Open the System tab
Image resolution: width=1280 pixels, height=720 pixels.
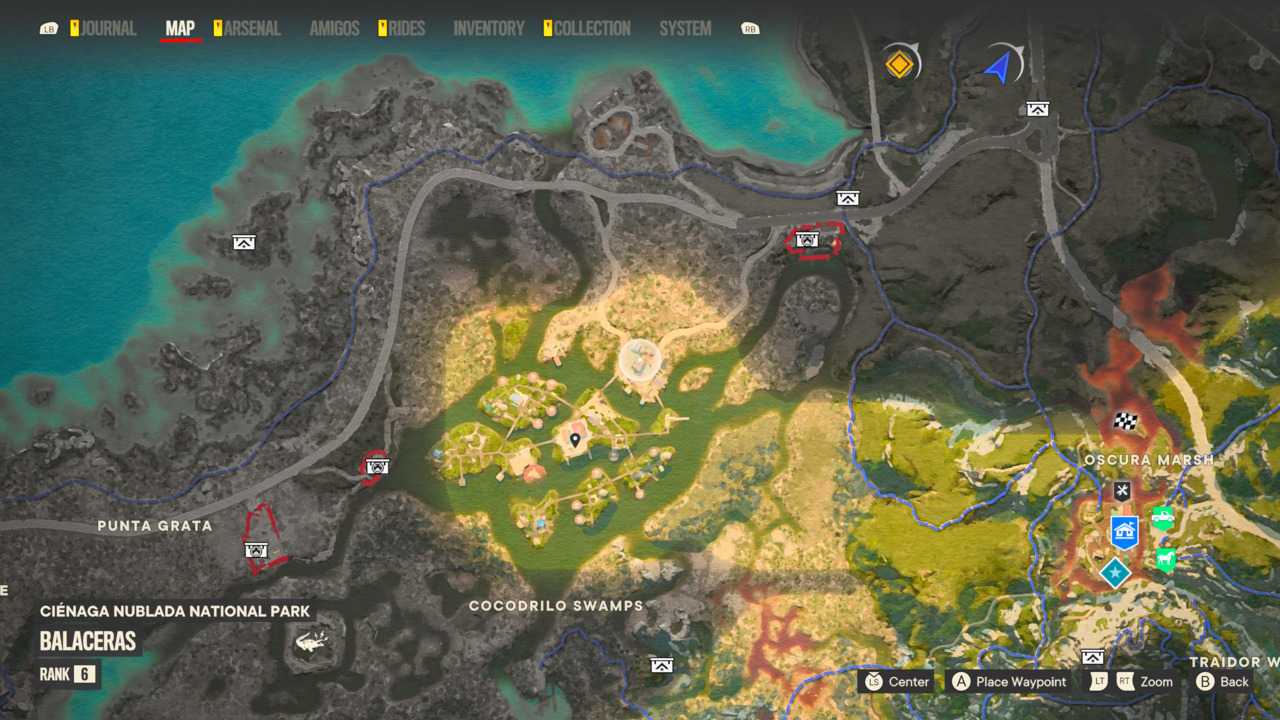[685, 29]
